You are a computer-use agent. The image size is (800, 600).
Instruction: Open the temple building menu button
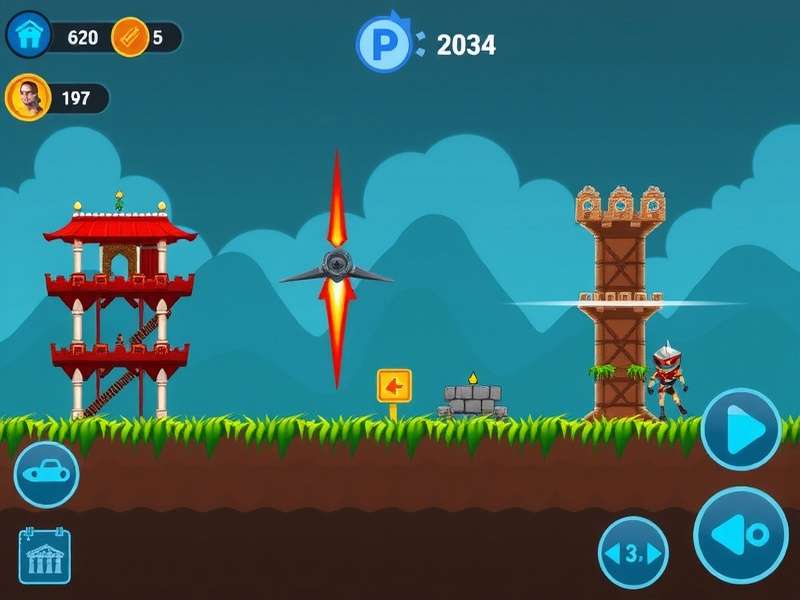tap(45, 556)
